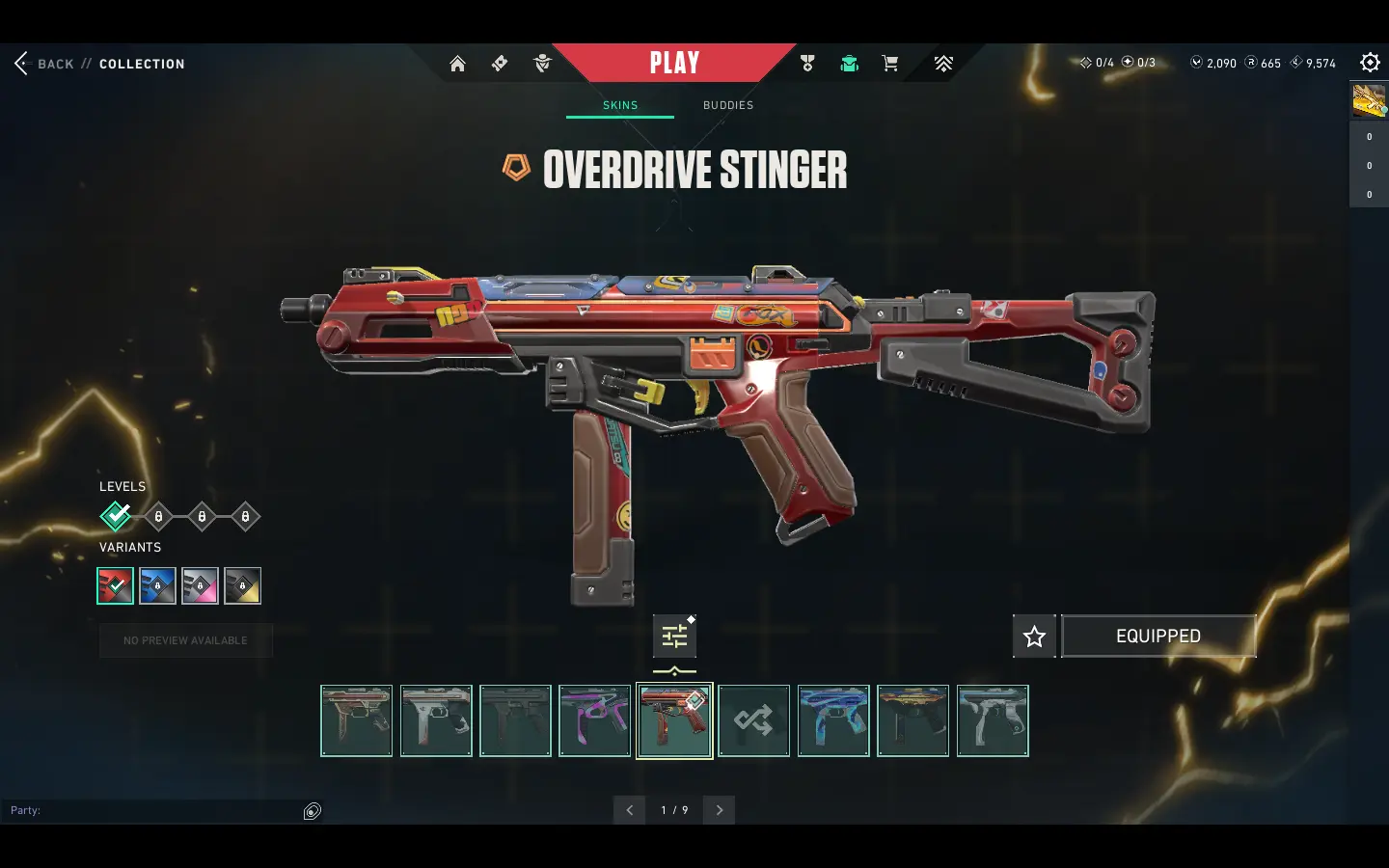Pick the black and yellow variant

242,585
